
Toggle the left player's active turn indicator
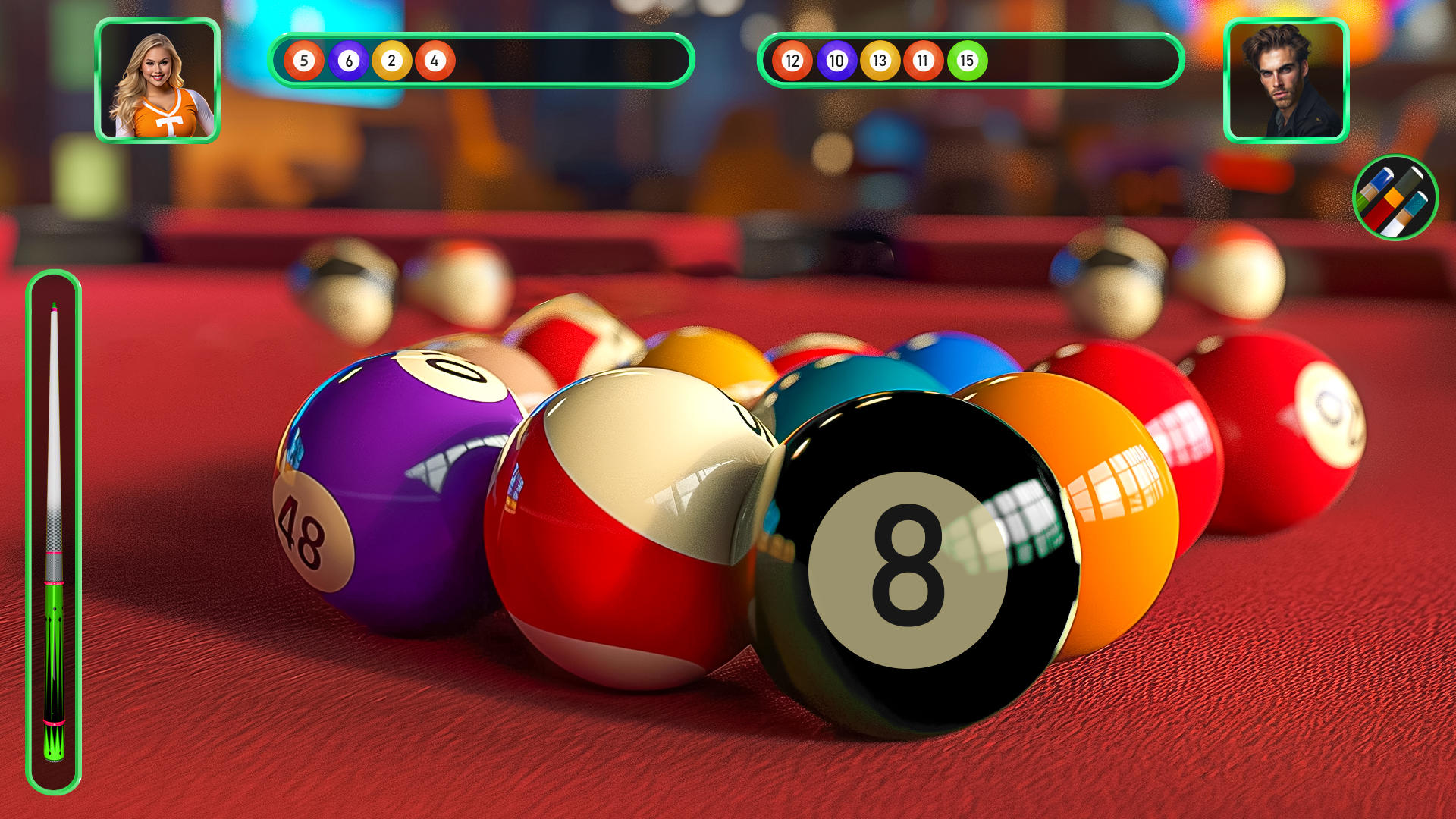[157, 82]
